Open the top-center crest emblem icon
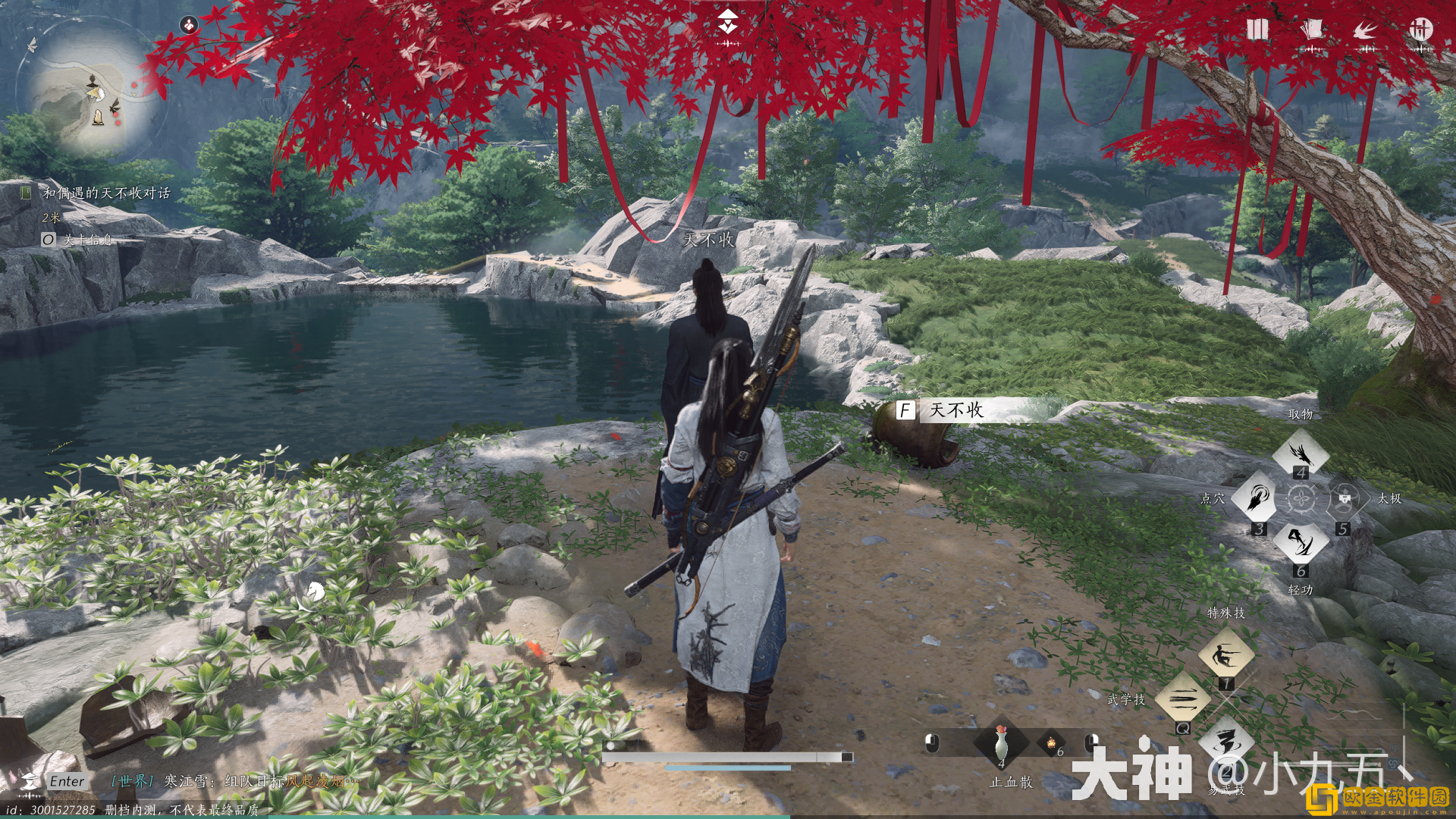The width and height of the screenshot is (1456, 819). click(729, 25)
